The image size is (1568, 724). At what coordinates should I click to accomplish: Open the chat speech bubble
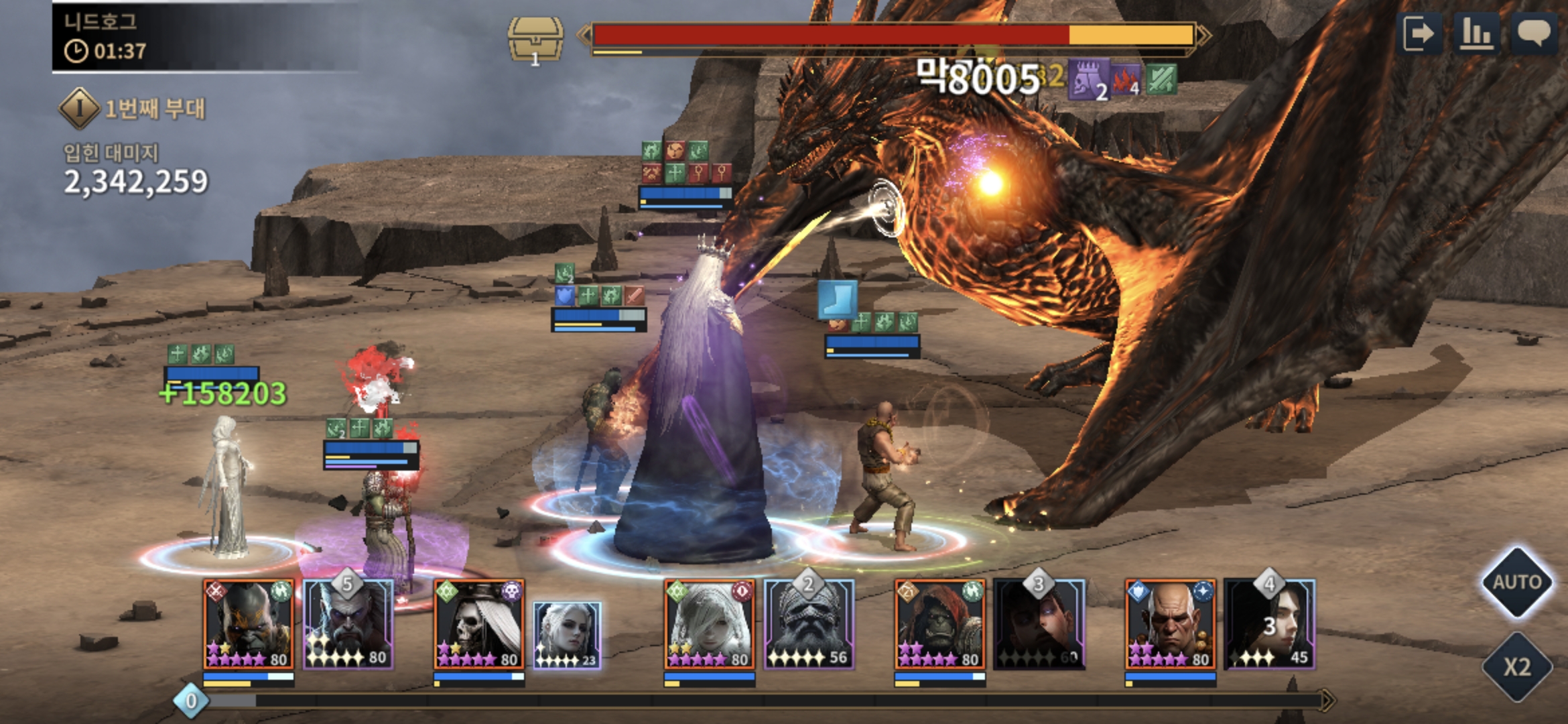coord(1532,34)
